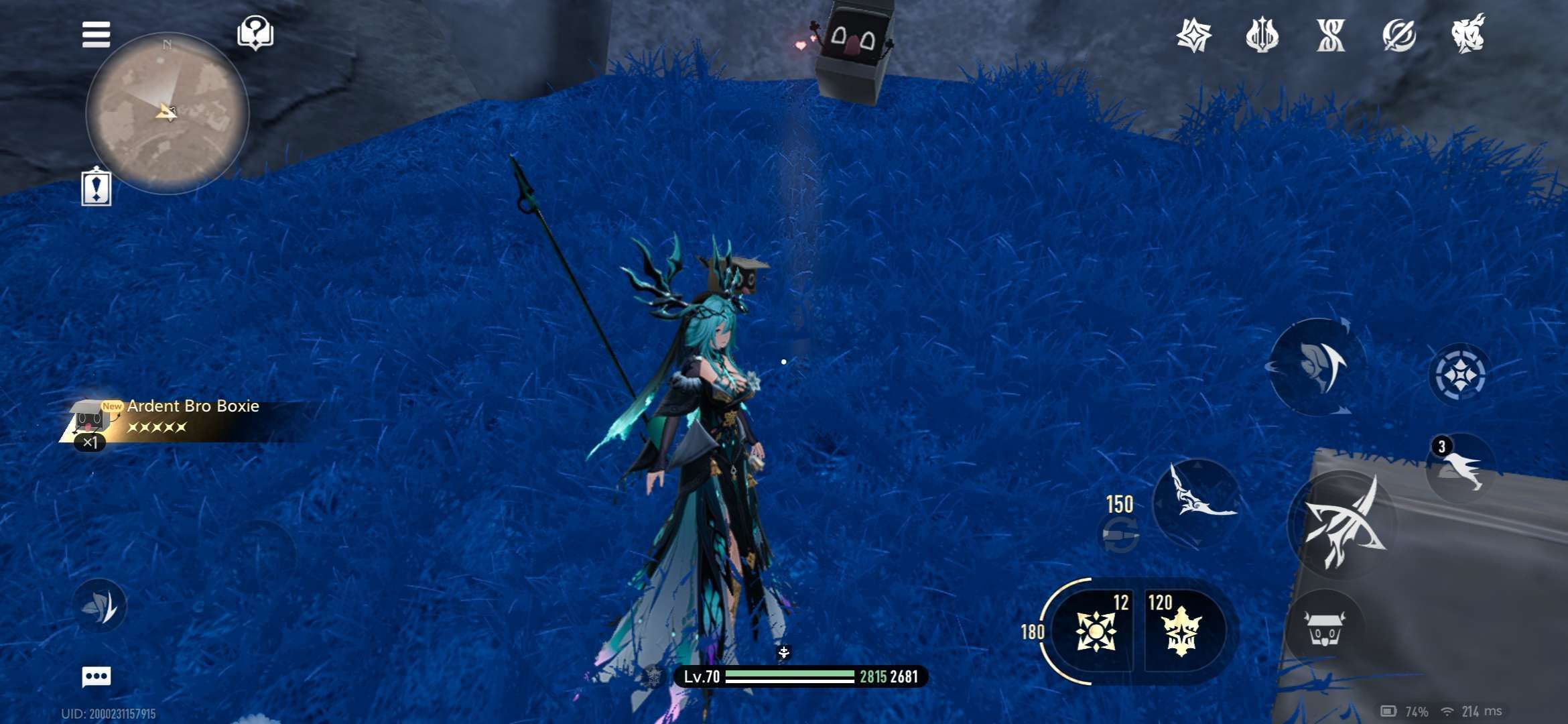Trigger the crown ability showing 120
The image size is (1568, 724).
(x=1181, y=630)
